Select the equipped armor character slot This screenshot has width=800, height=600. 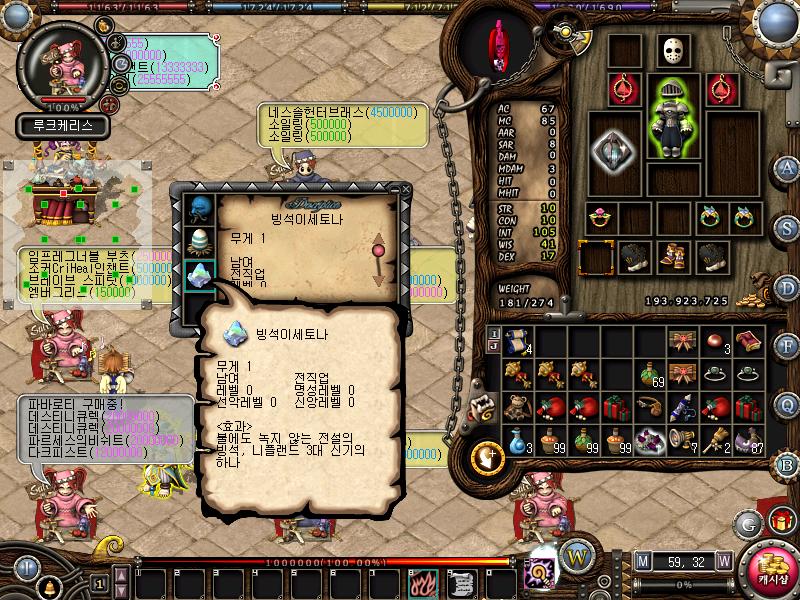[673, 117]
